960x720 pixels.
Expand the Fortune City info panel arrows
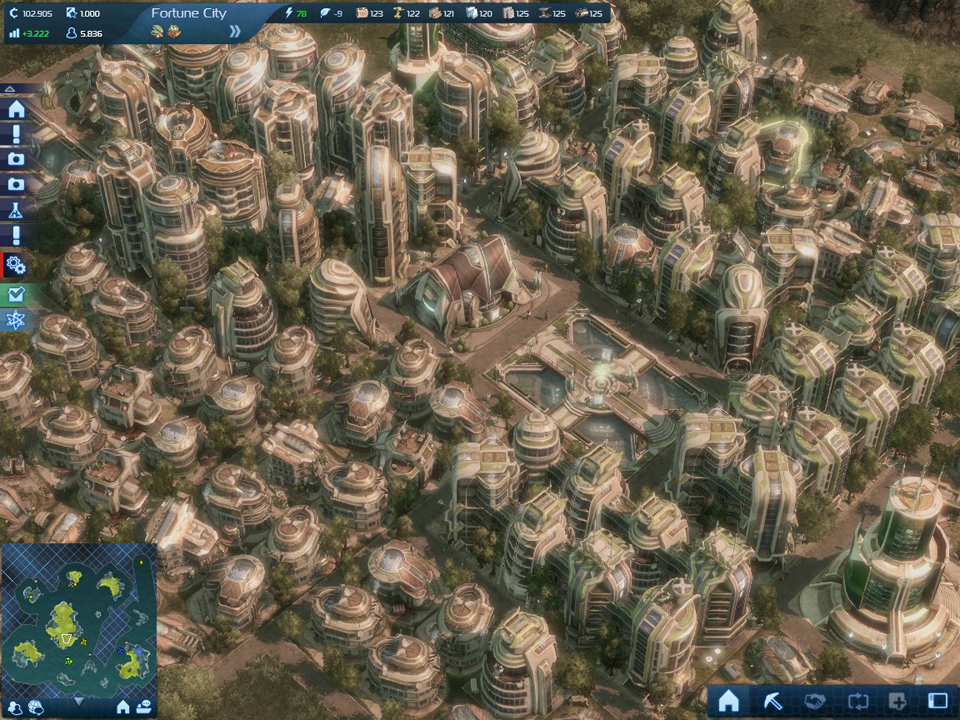coord(235,31)
